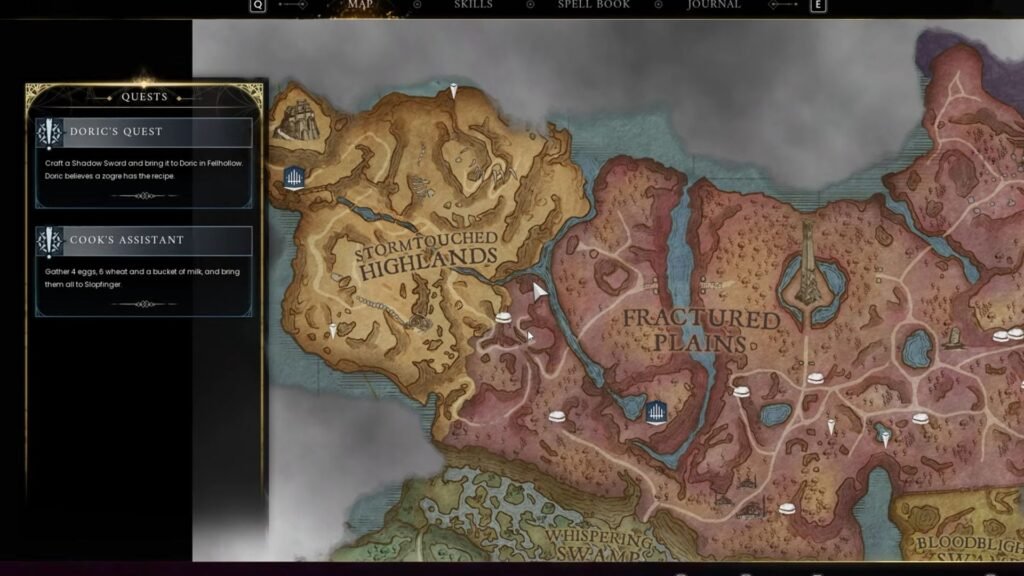Select the Map tab

359,5
